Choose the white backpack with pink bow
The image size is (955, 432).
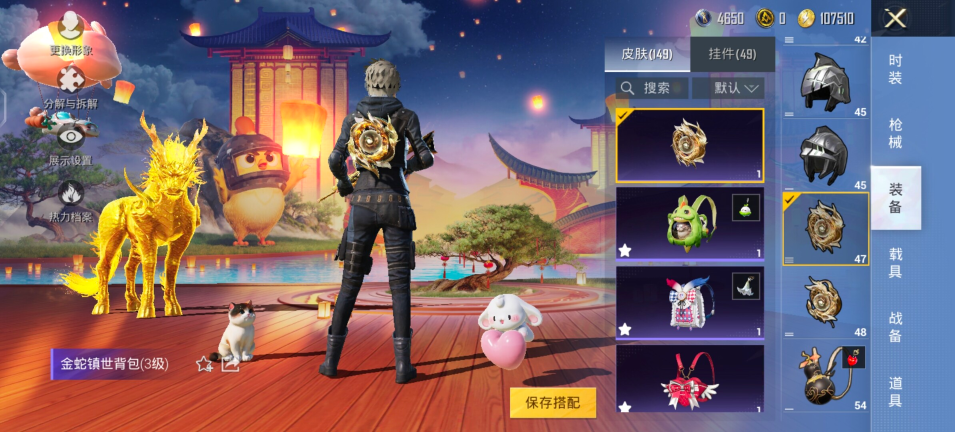pyautogui.click(x=689, y=300)
